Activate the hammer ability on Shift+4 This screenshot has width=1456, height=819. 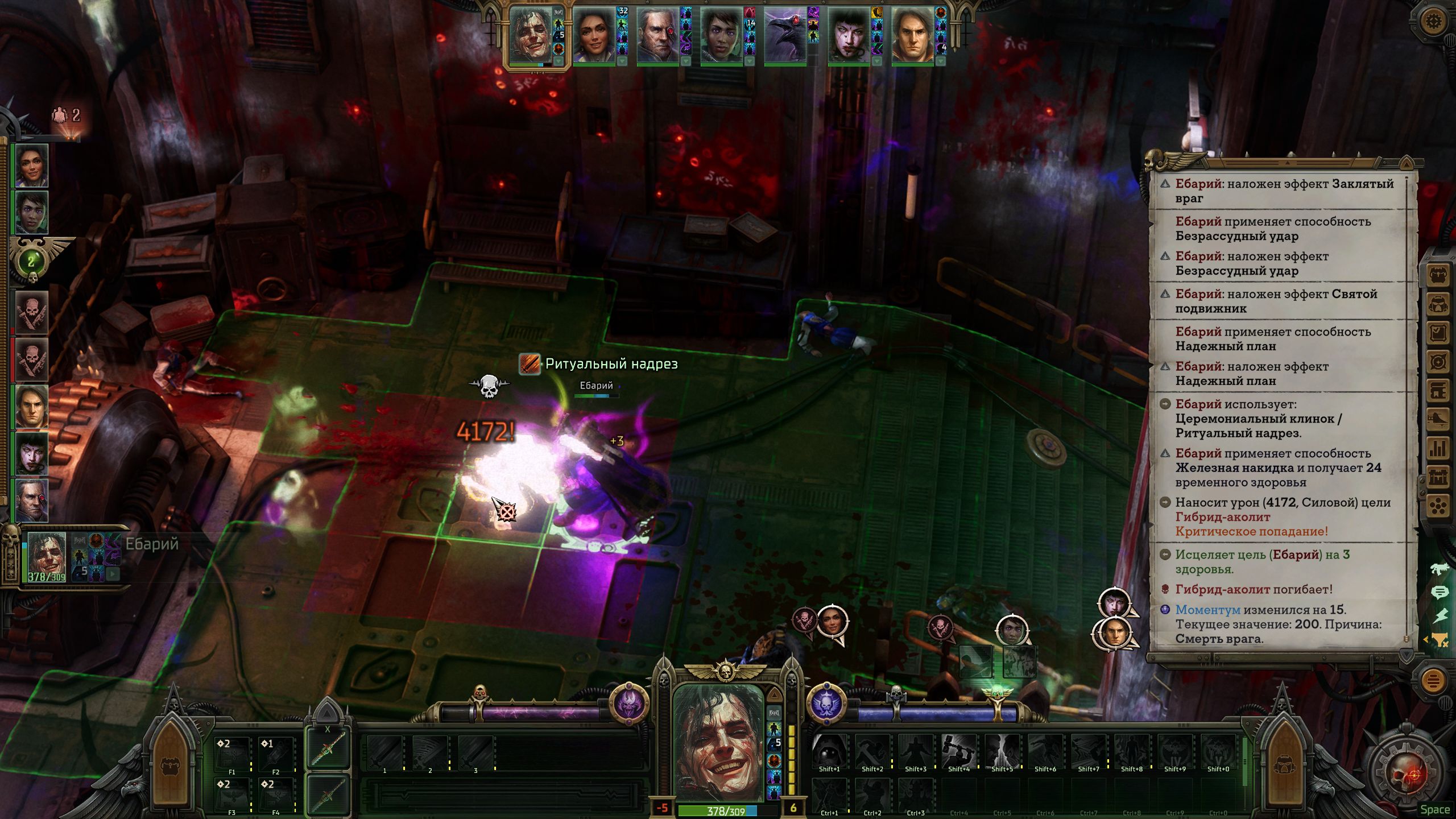point(958,750)
